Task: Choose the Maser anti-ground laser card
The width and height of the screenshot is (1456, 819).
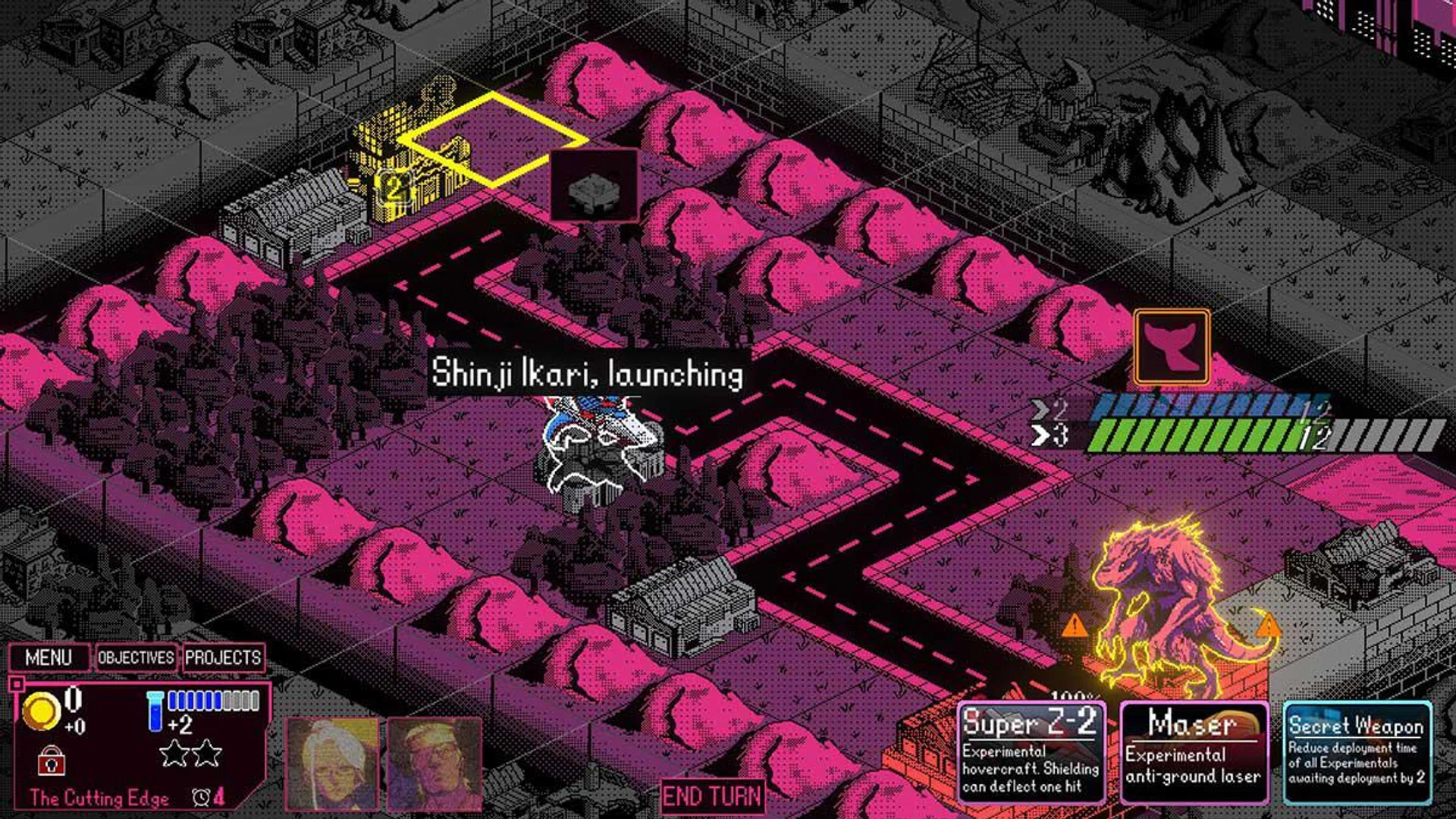Action: [x=1194, y=752]
